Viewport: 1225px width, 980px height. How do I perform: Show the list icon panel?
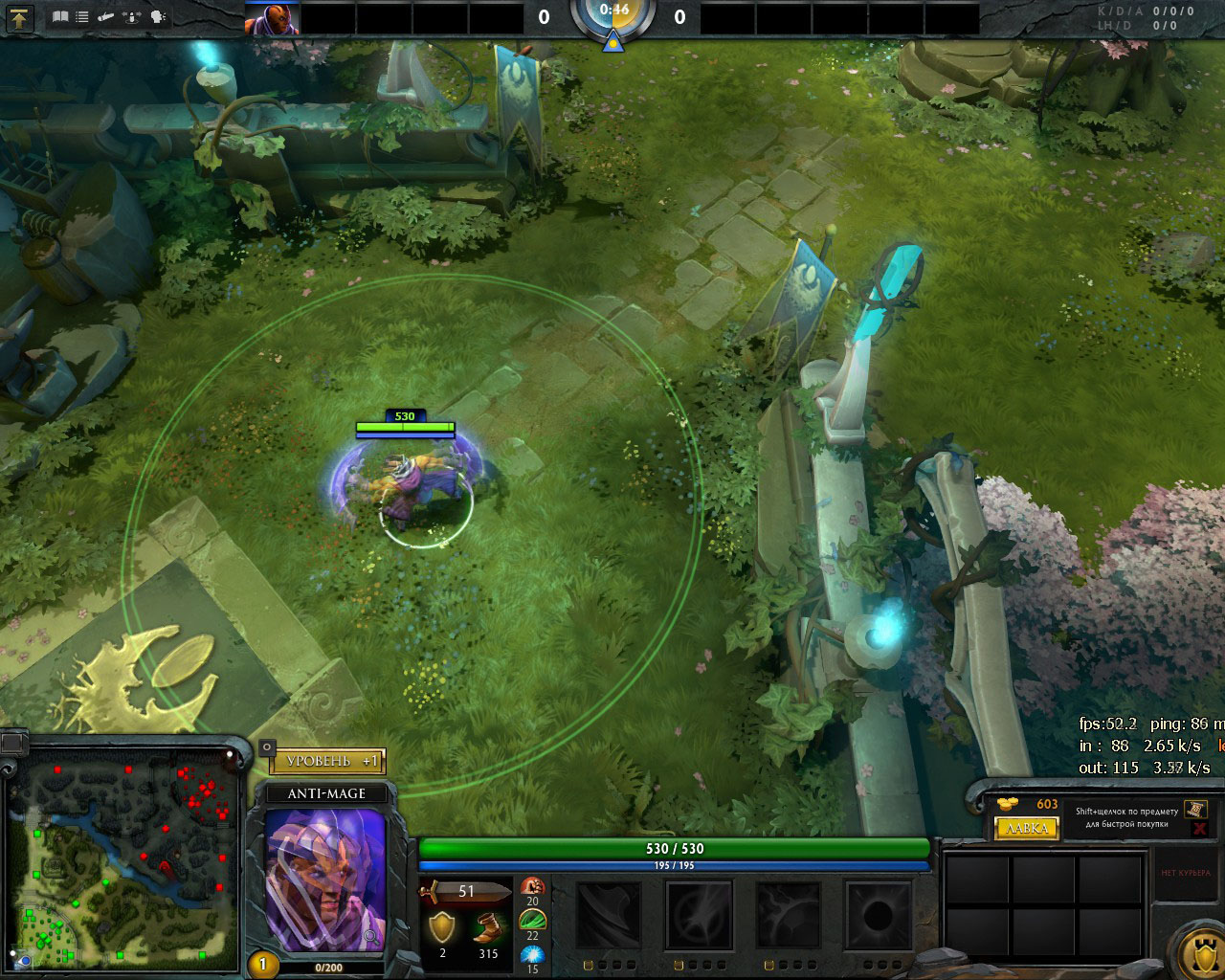click(83, 16)
